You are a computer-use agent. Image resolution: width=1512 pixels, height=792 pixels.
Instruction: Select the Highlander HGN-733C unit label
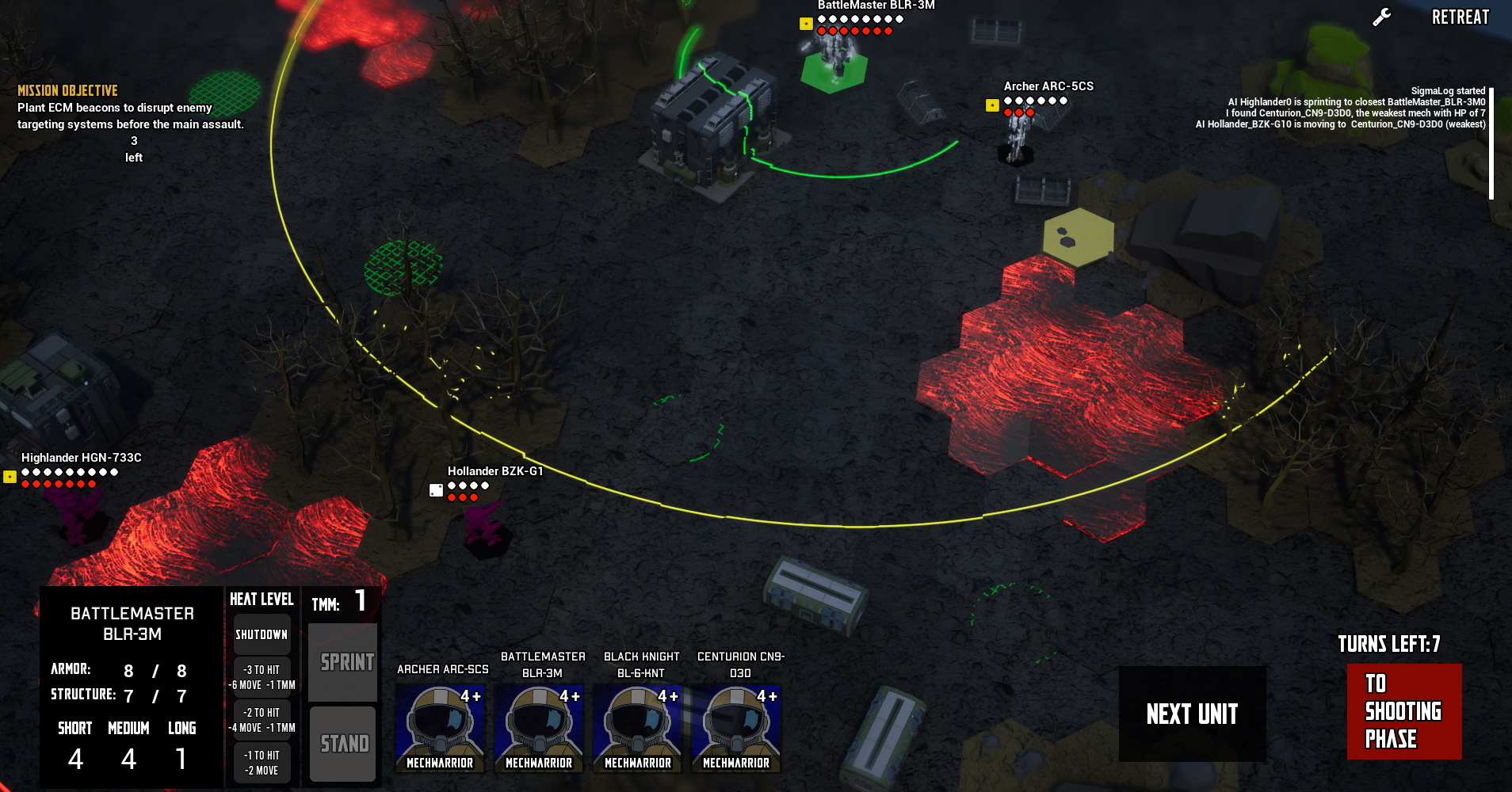[x=82, y=458]
